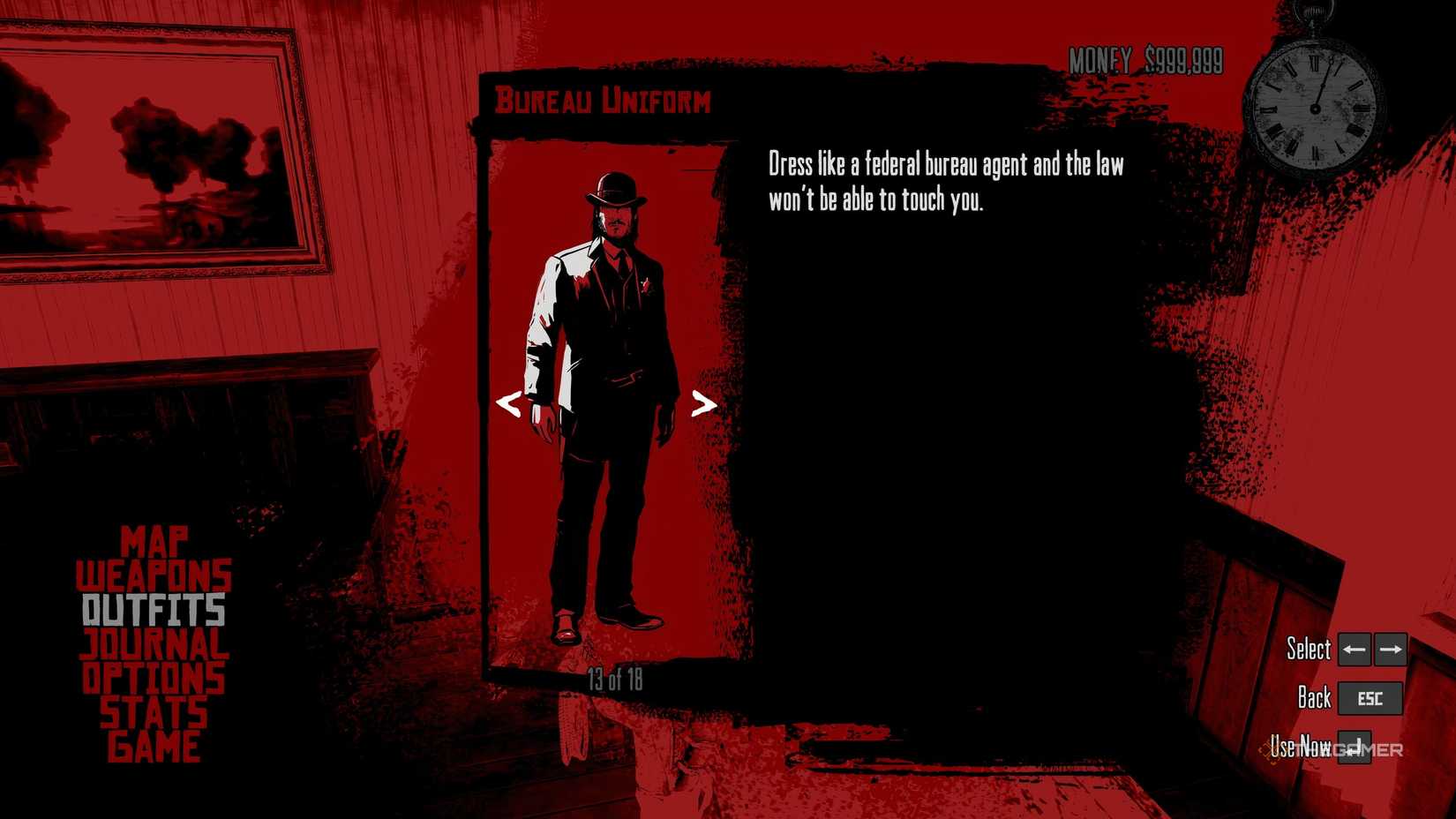
Task: Open the MAP menu
Action: (x=156, y=542)
